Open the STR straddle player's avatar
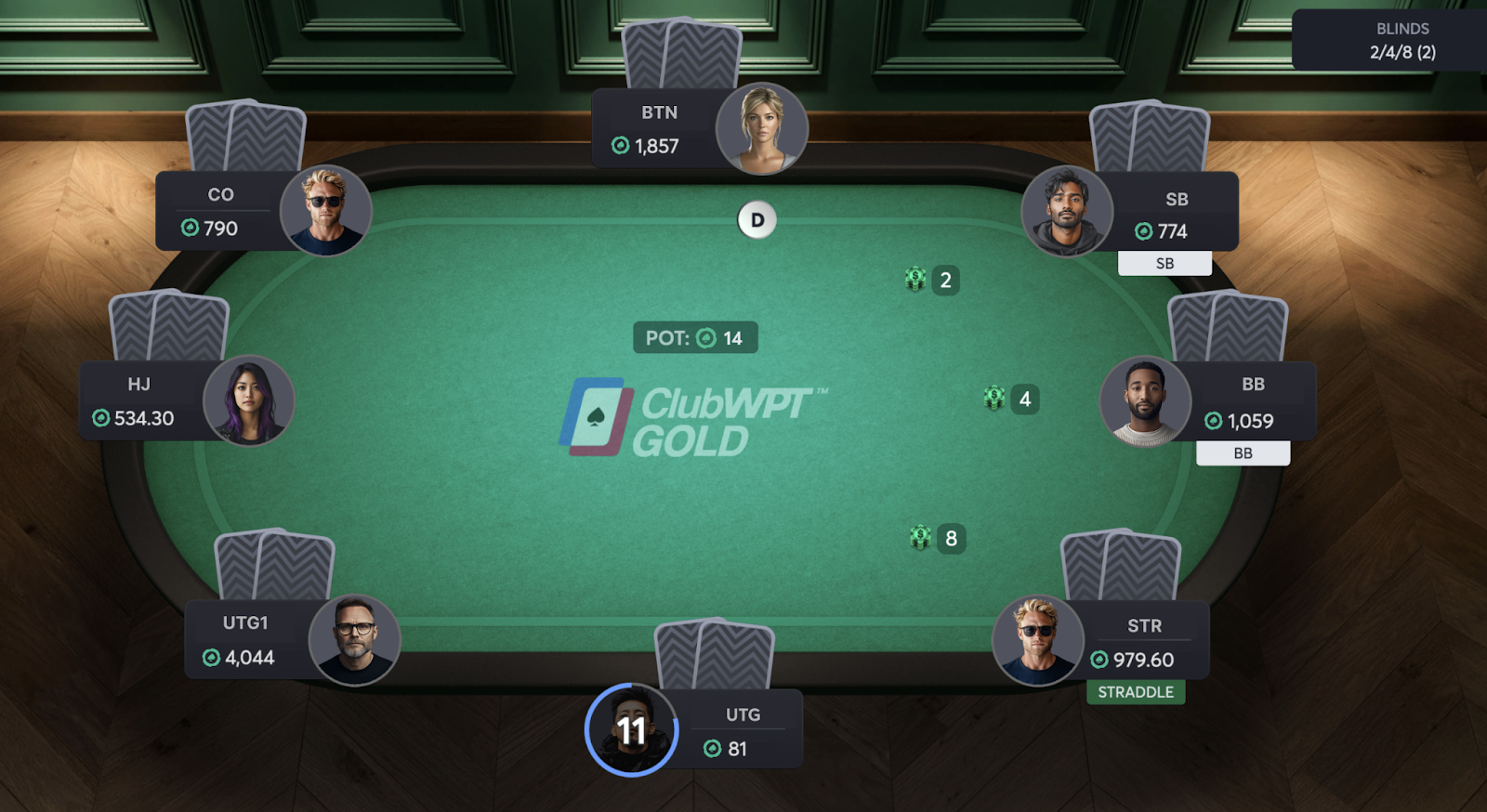 1037,640
